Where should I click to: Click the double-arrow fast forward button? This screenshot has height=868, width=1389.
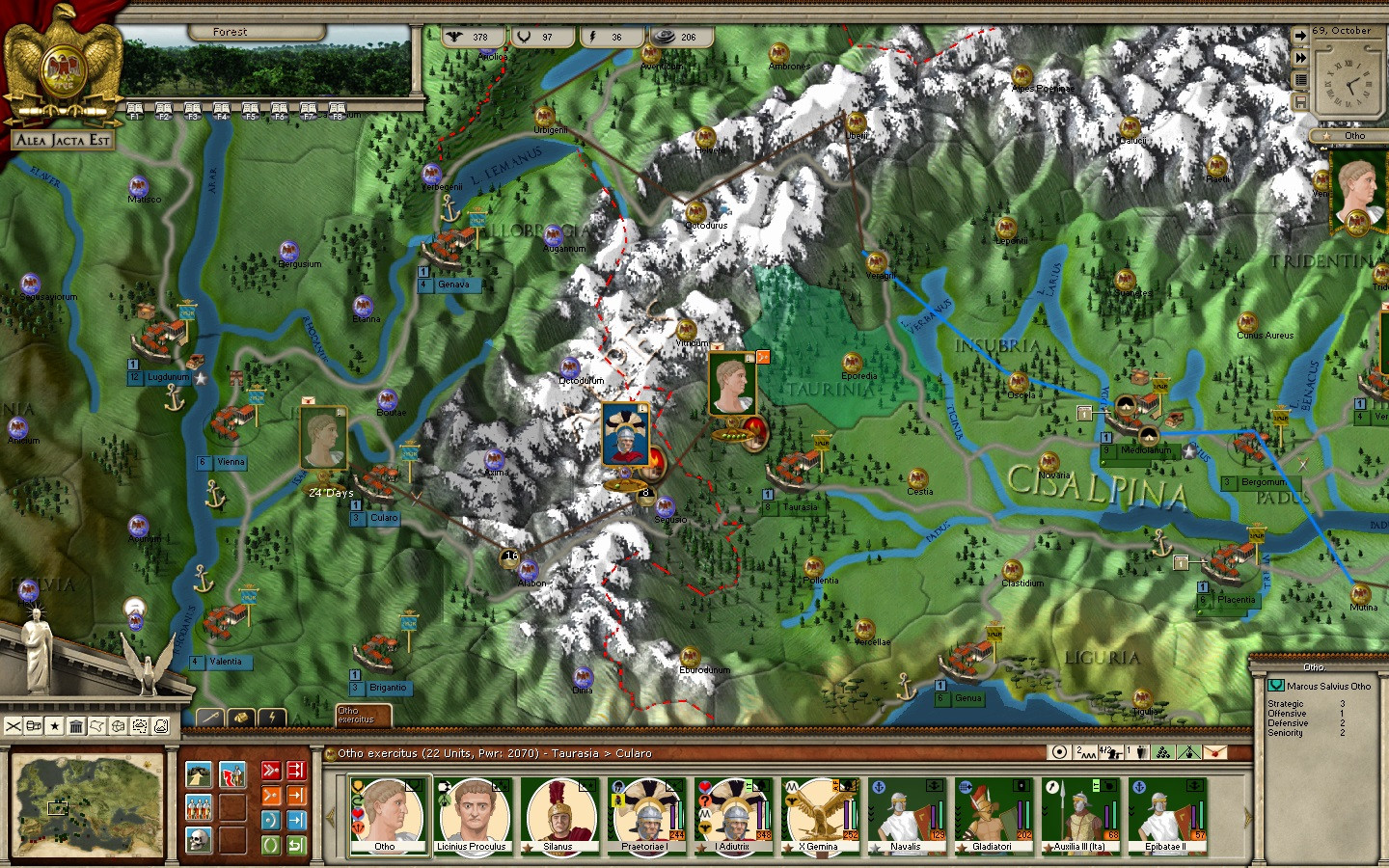point(1300,58)
